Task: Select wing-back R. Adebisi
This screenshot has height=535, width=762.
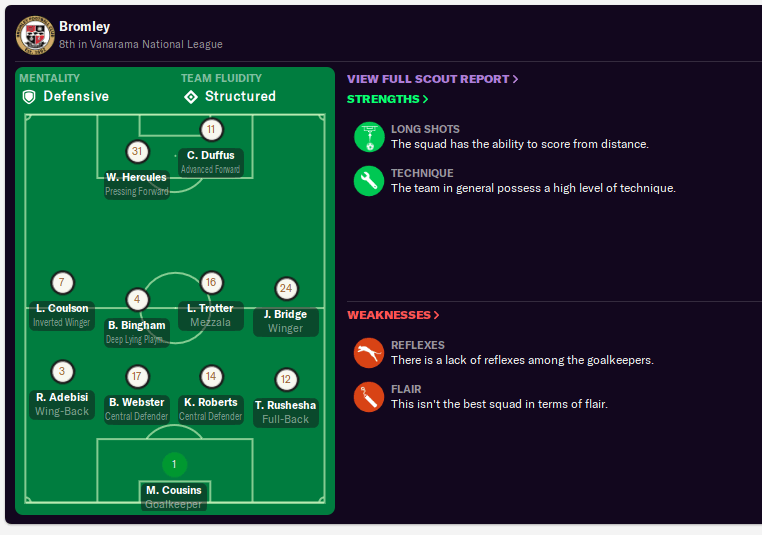Action: [62, 397]
